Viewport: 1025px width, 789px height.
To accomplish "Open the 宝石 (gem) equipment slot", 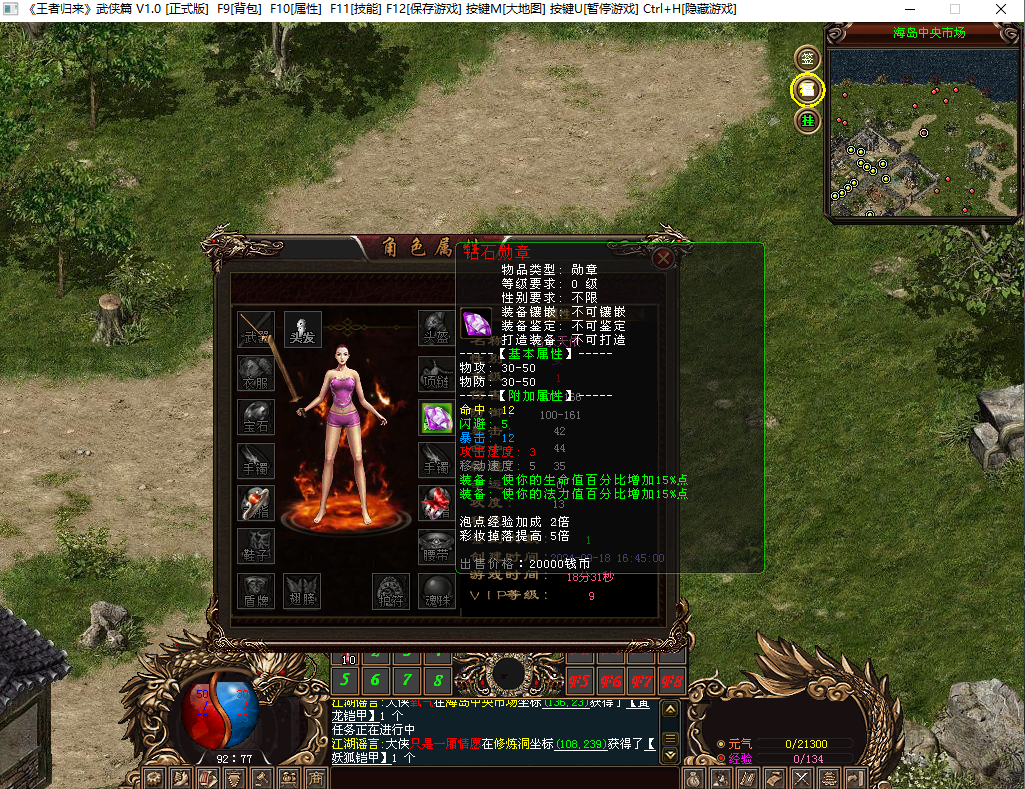I will pyautogui.click(x=256, y=418).
